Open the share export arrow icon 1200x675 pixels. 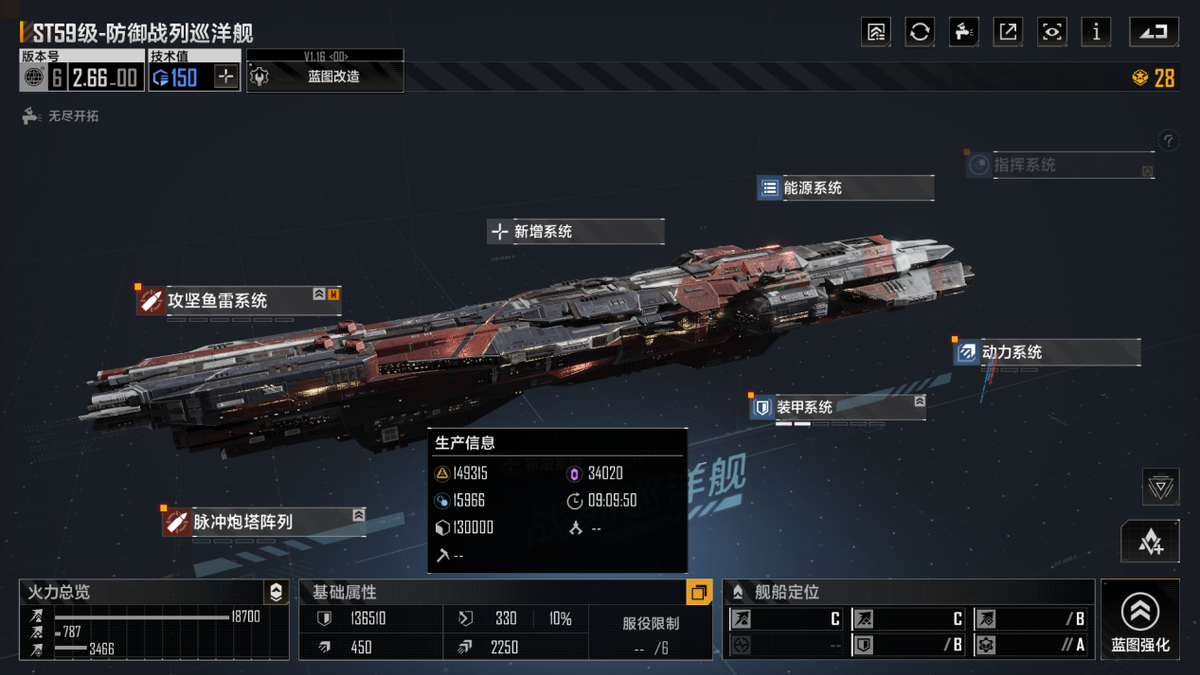(1008, 32)
